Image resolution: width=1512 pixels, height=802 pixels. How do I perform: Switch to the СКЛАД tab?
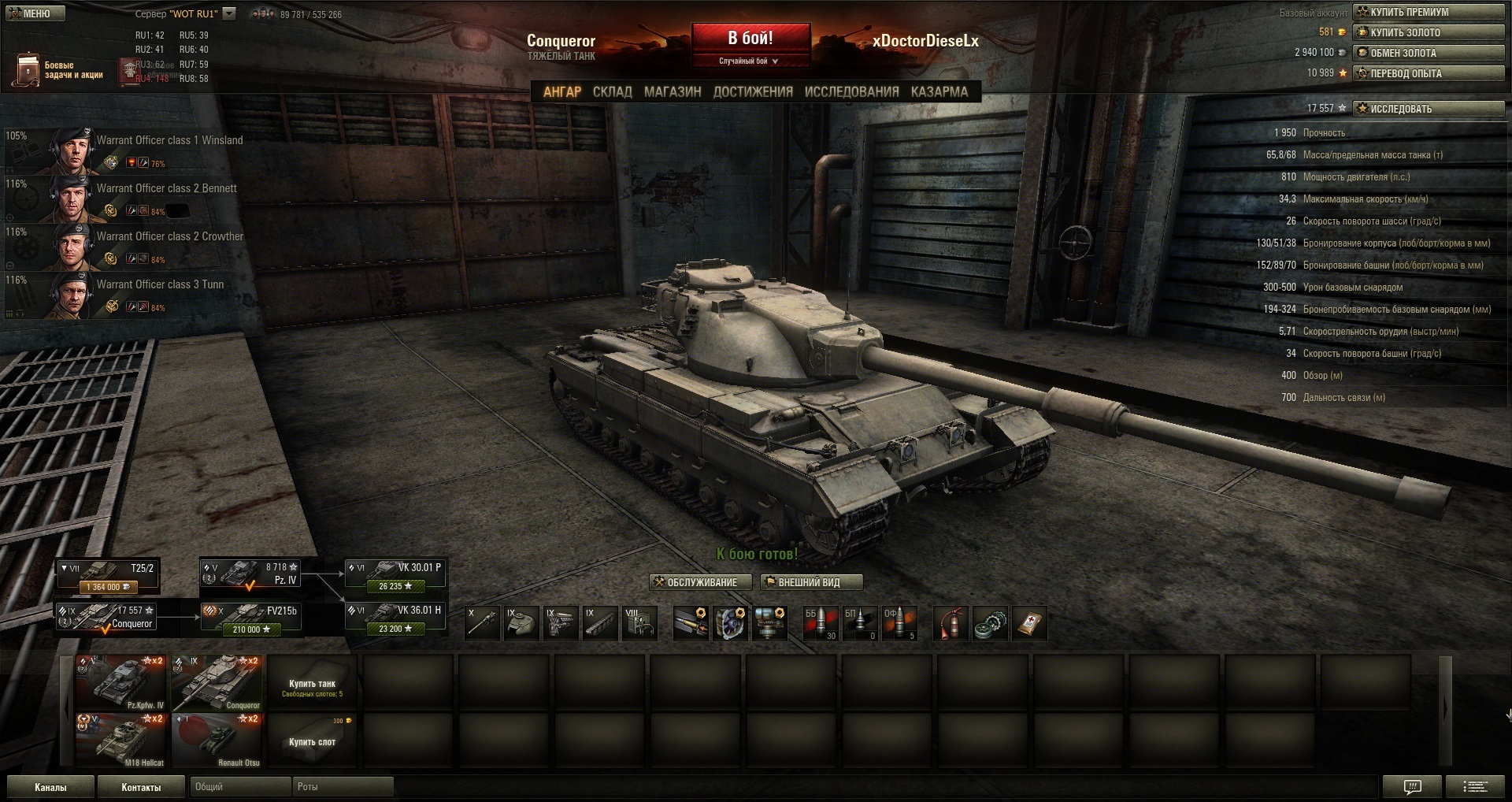coord(612,91)
